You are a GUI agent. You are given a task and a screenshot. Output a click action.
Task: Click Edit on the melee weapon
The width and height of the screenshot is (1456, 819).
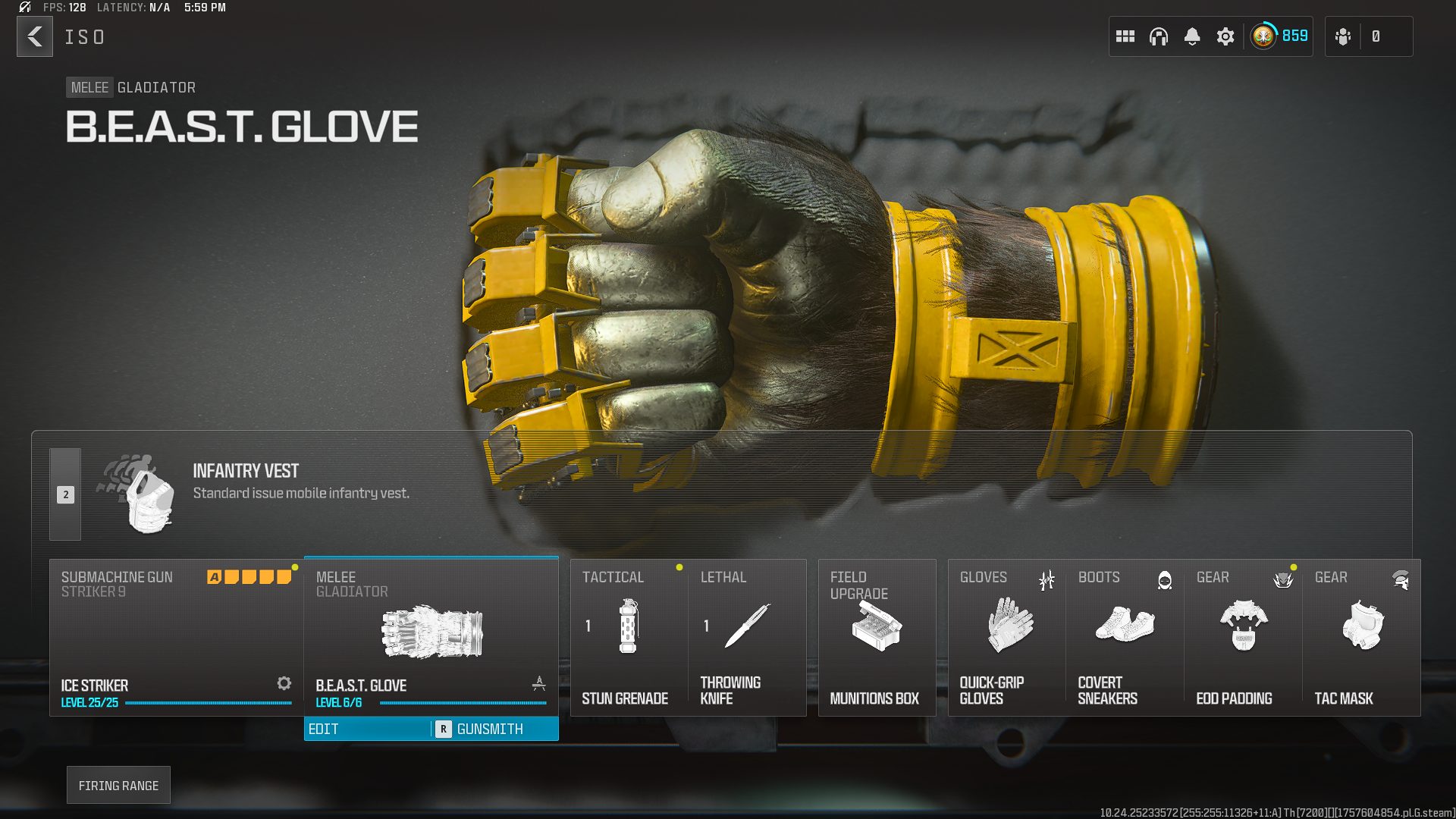(x=367, y=729)
